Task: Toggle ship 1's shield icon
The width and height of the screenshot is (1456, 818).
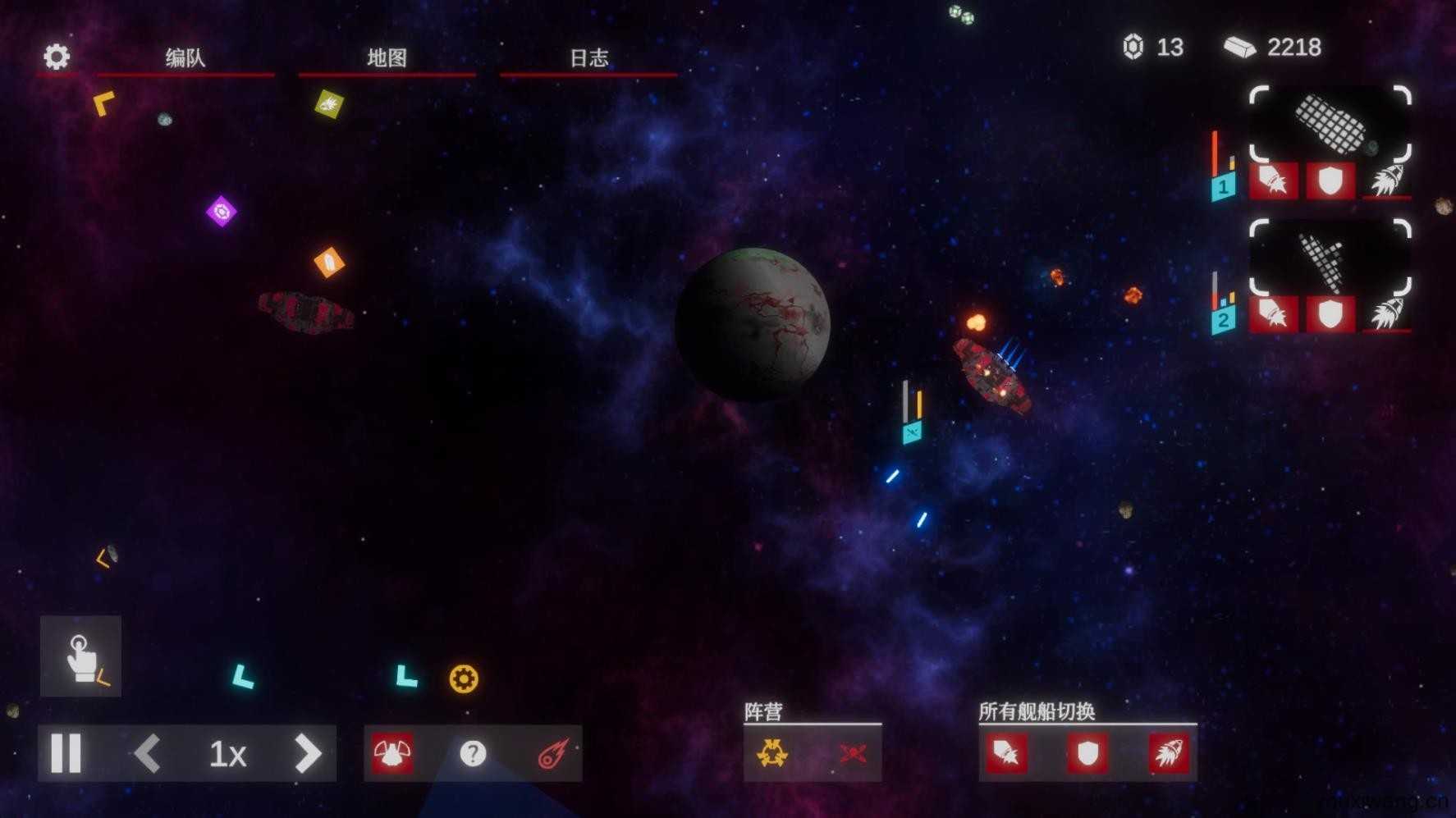Action: pyautogui.click(x=1330, y=181)
